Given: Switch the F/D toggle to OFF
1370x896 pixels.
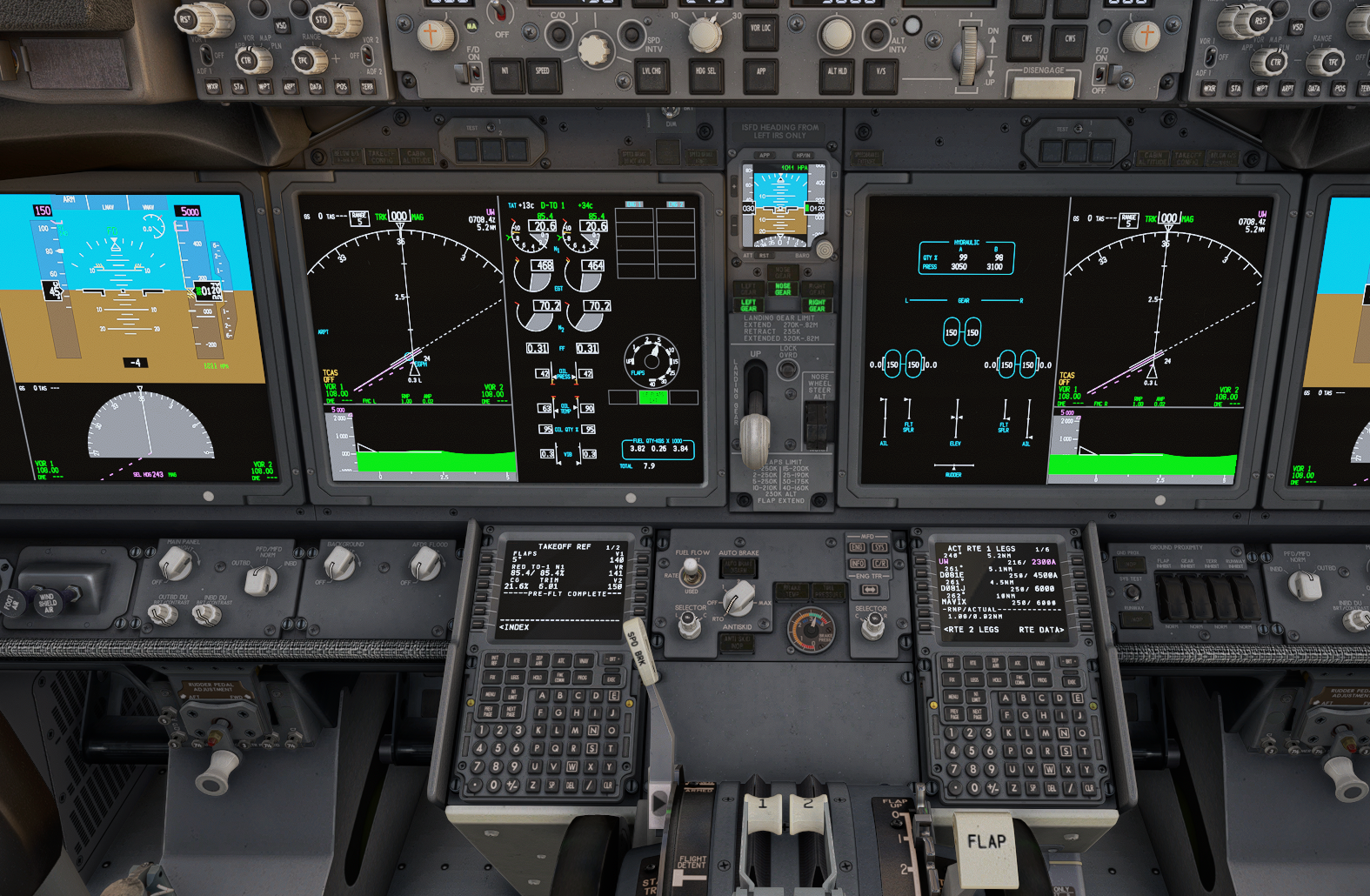Looking at the screenshot, I should (x=474, y=73).
